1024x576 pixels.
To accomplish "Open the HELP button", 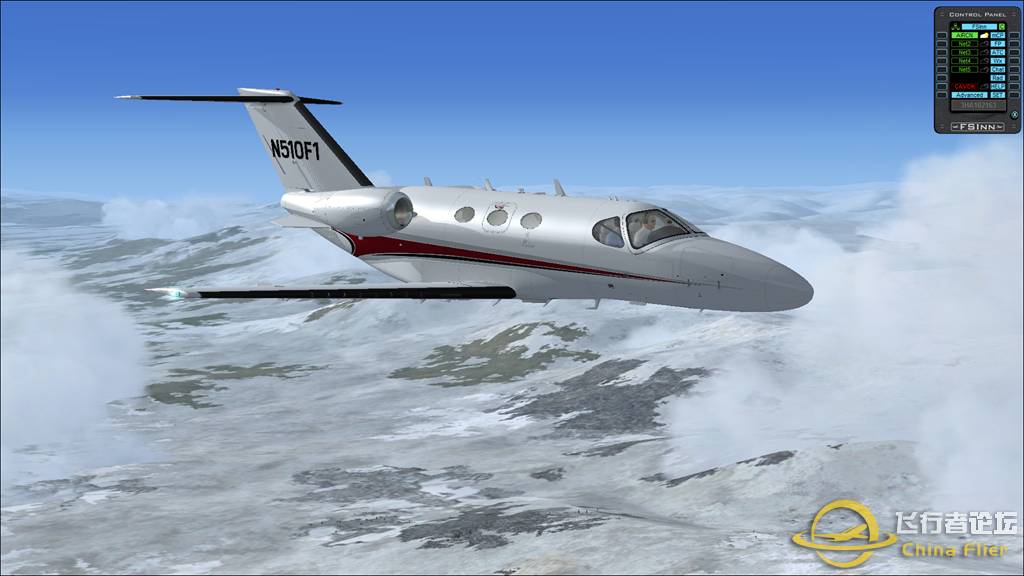I will [998, 86].
